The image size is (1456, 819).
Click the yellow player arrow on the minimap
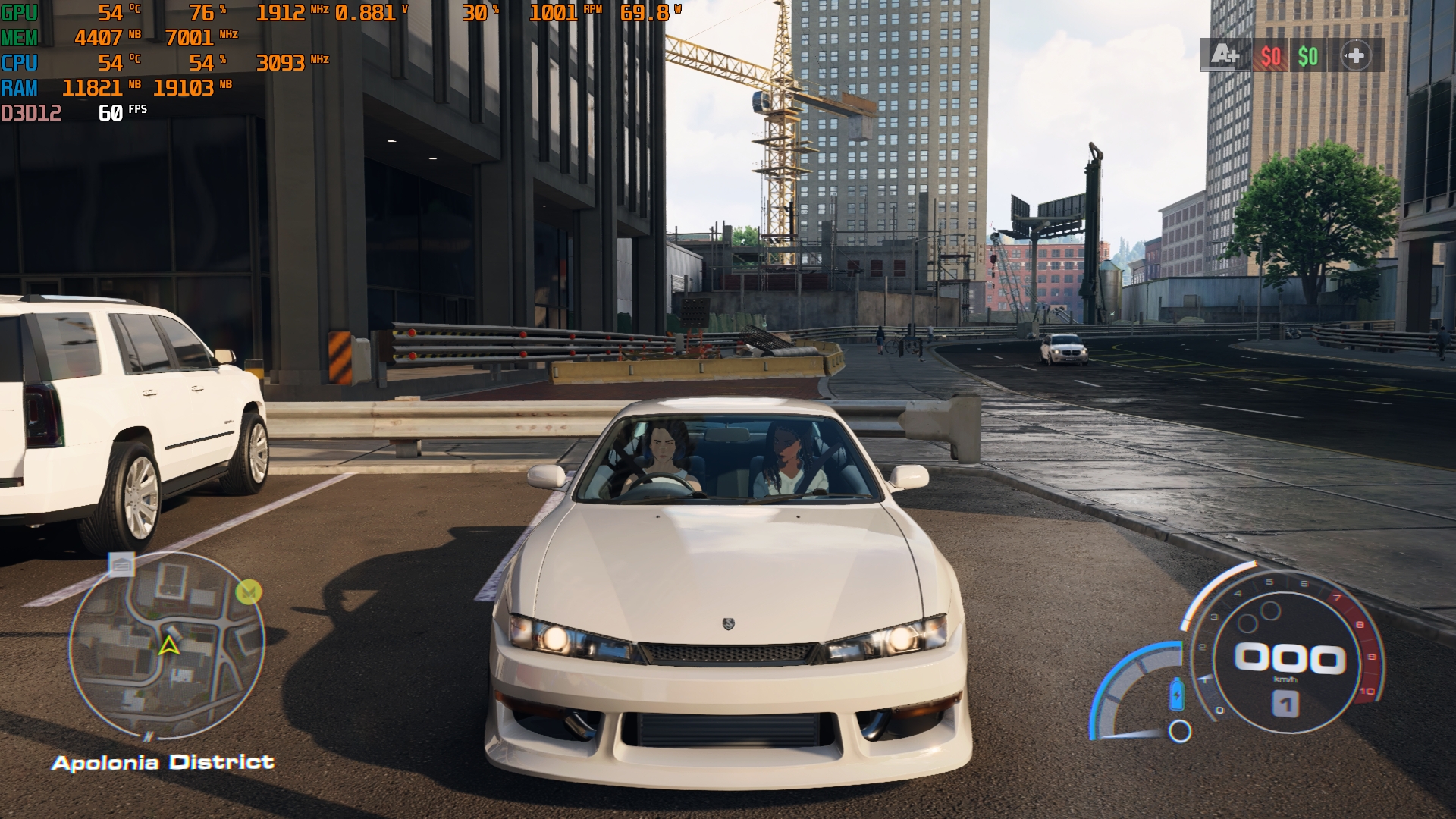point(168,645)
